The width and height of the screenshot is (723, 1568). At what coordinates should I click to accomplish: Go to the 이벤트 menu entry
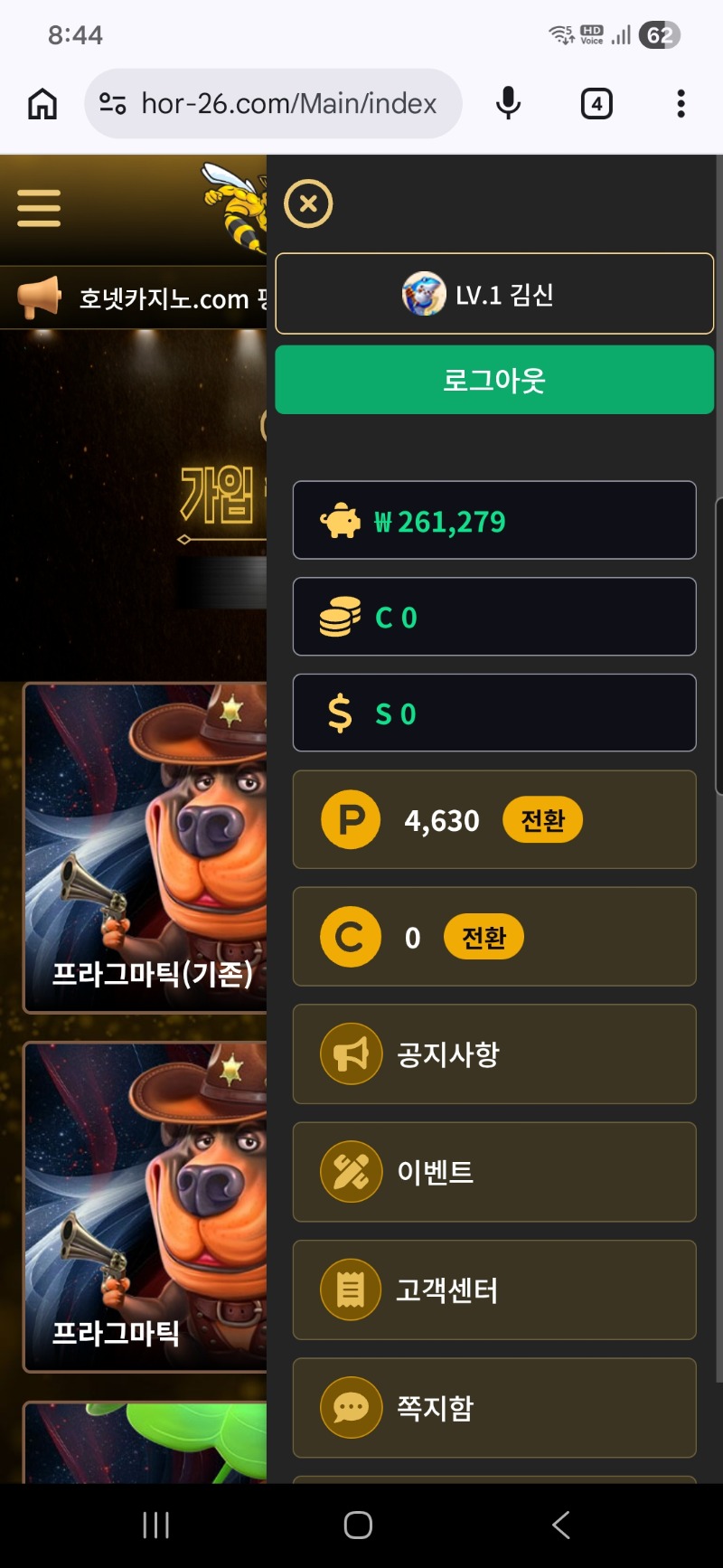pyautogui.click(x=494, y=1172)
